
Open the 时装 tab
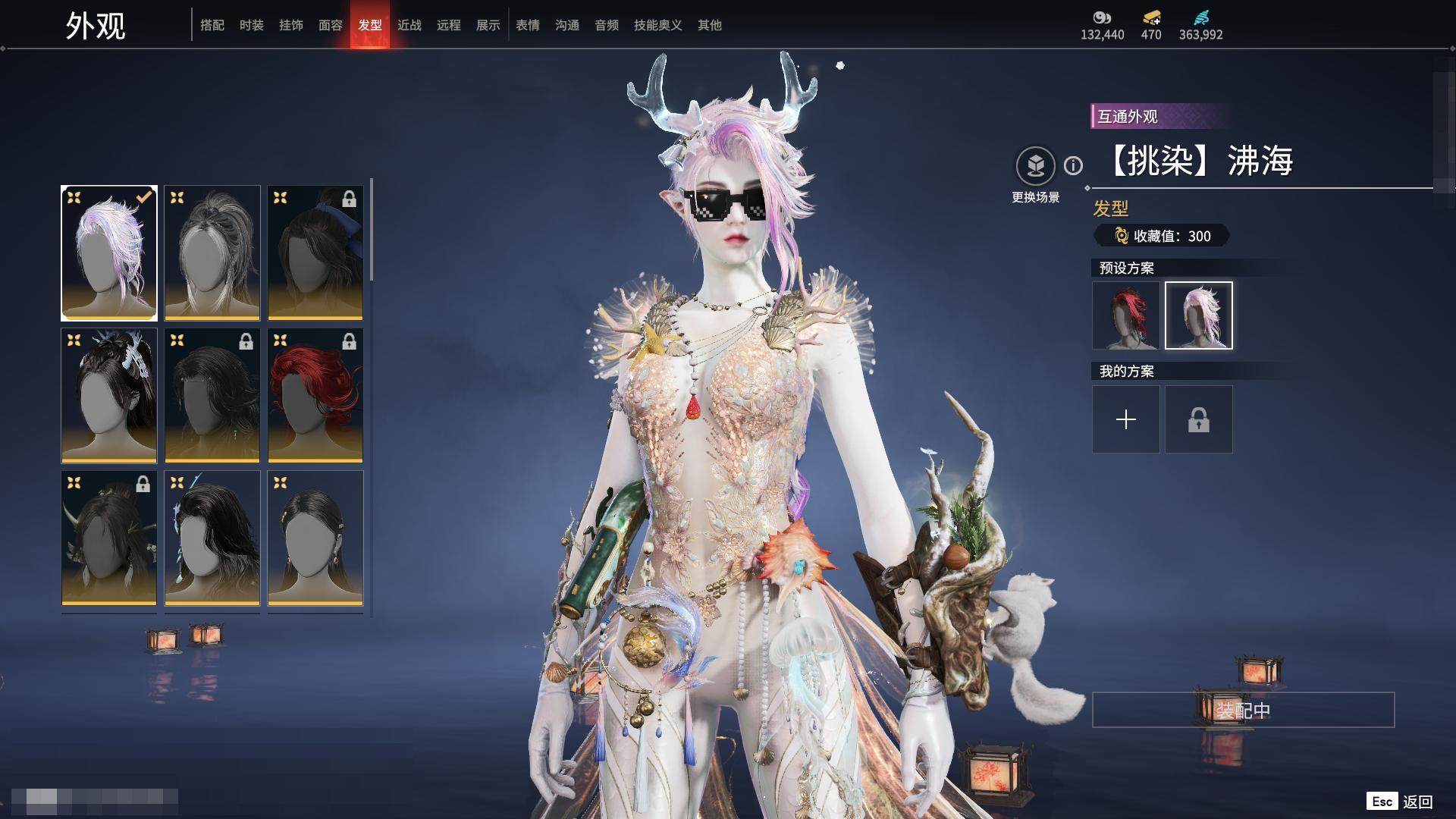(252, 25)
